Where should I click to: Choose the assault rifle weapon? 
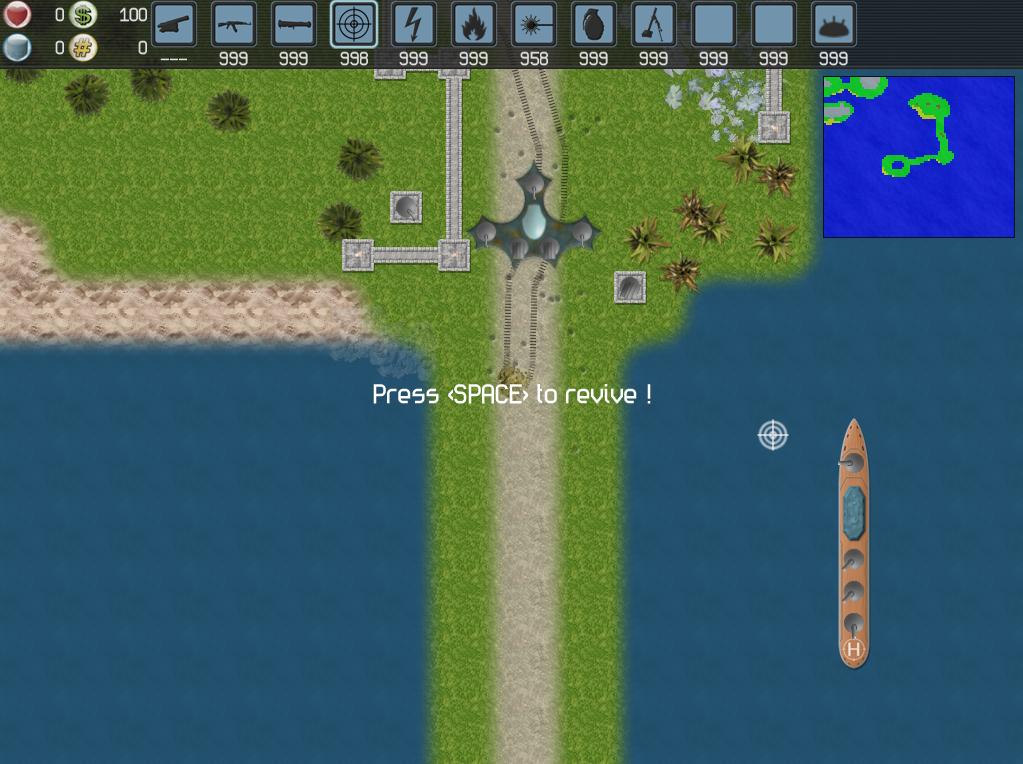(x=234, y=25)
